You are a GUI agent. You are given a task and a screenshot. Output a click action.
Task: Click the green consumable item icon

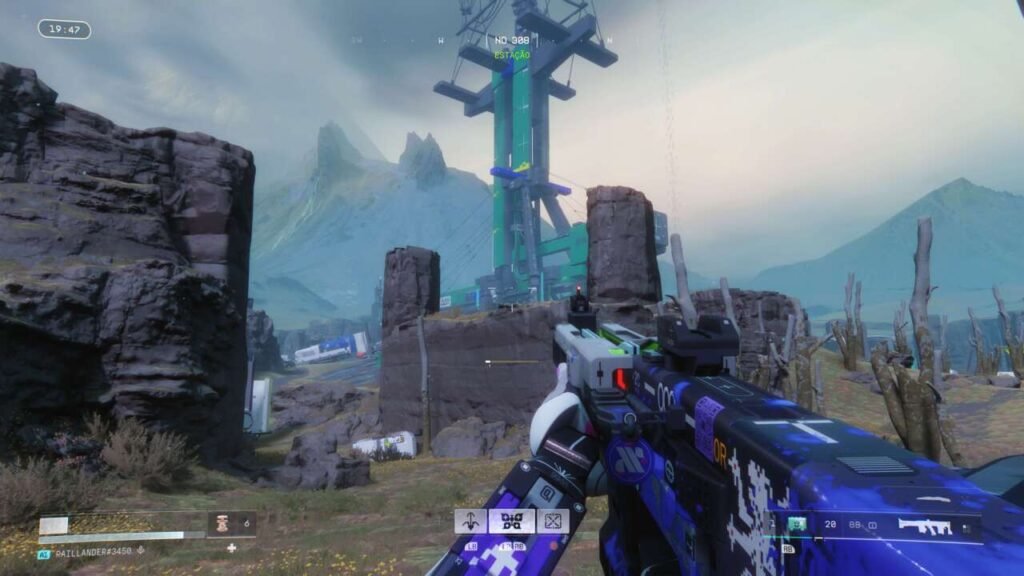[799, 523]
